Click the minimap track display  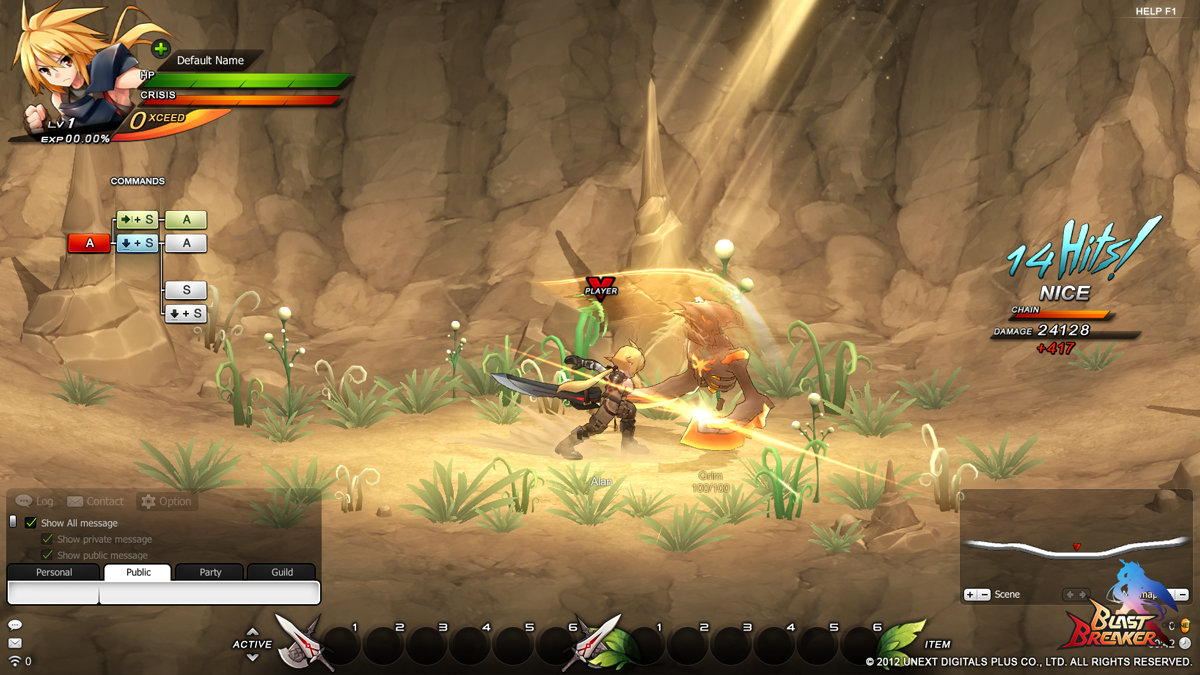coord(1075,548)
